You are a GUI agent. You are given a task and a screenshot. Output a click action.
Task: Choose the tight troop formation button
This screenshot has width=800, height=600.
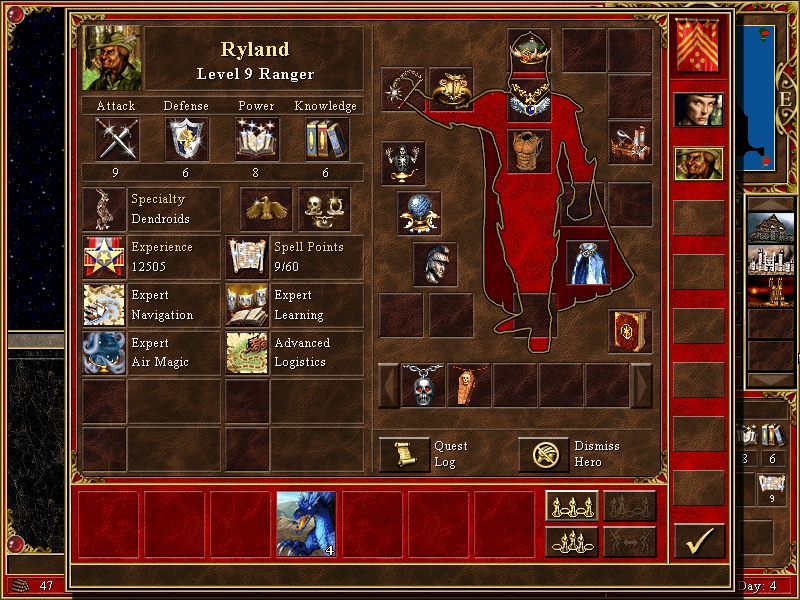(571, 541)
